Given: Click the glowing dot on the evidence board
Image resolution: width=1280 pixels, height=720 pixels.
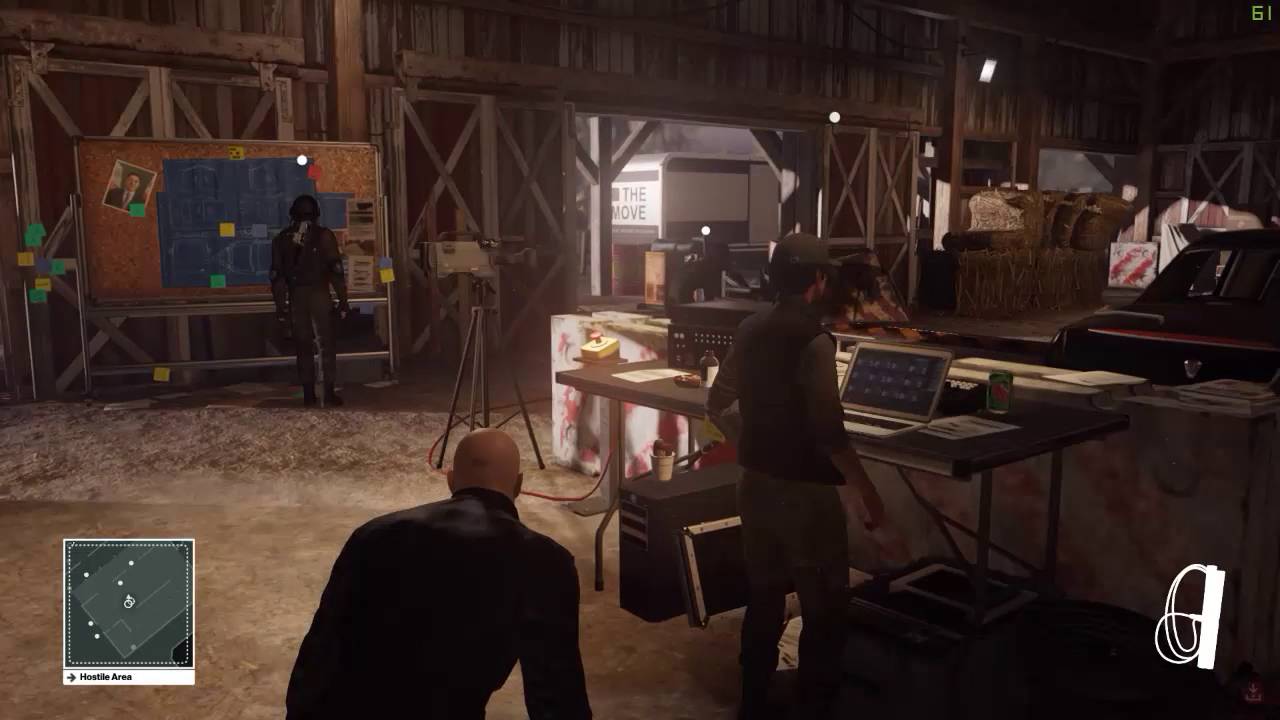Looking at the screenshot, I should [301, 160].
